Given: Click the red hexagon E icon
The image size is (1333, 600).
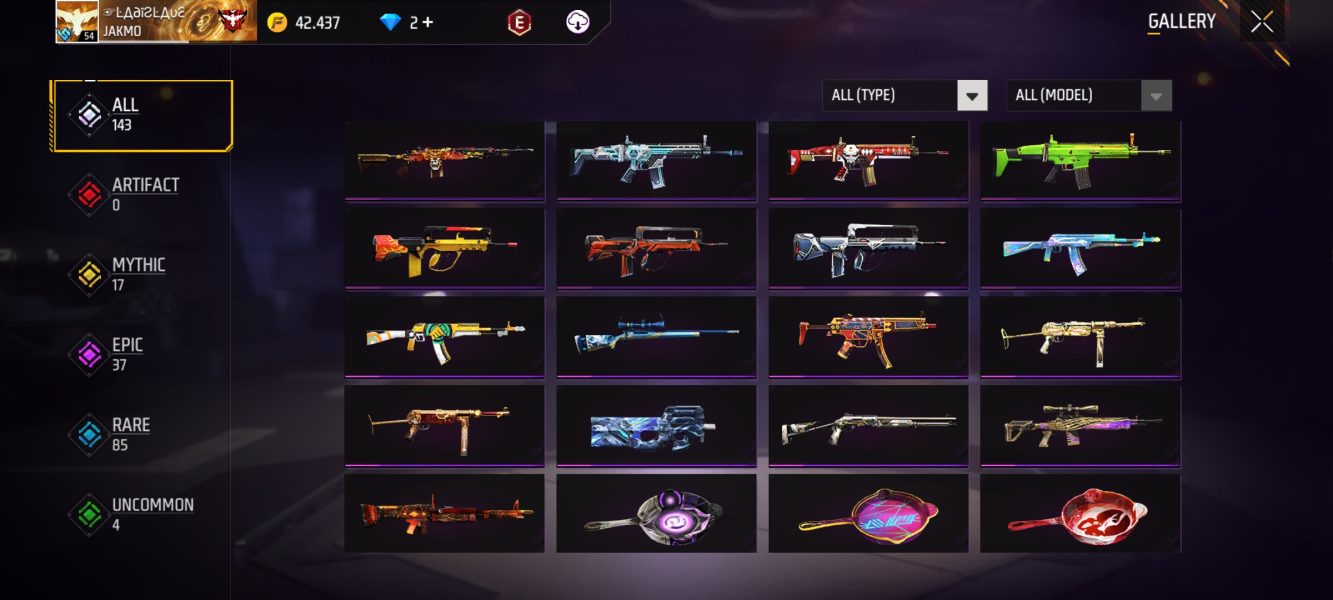Looking at the screenshot, I should [x=519, y=22].
